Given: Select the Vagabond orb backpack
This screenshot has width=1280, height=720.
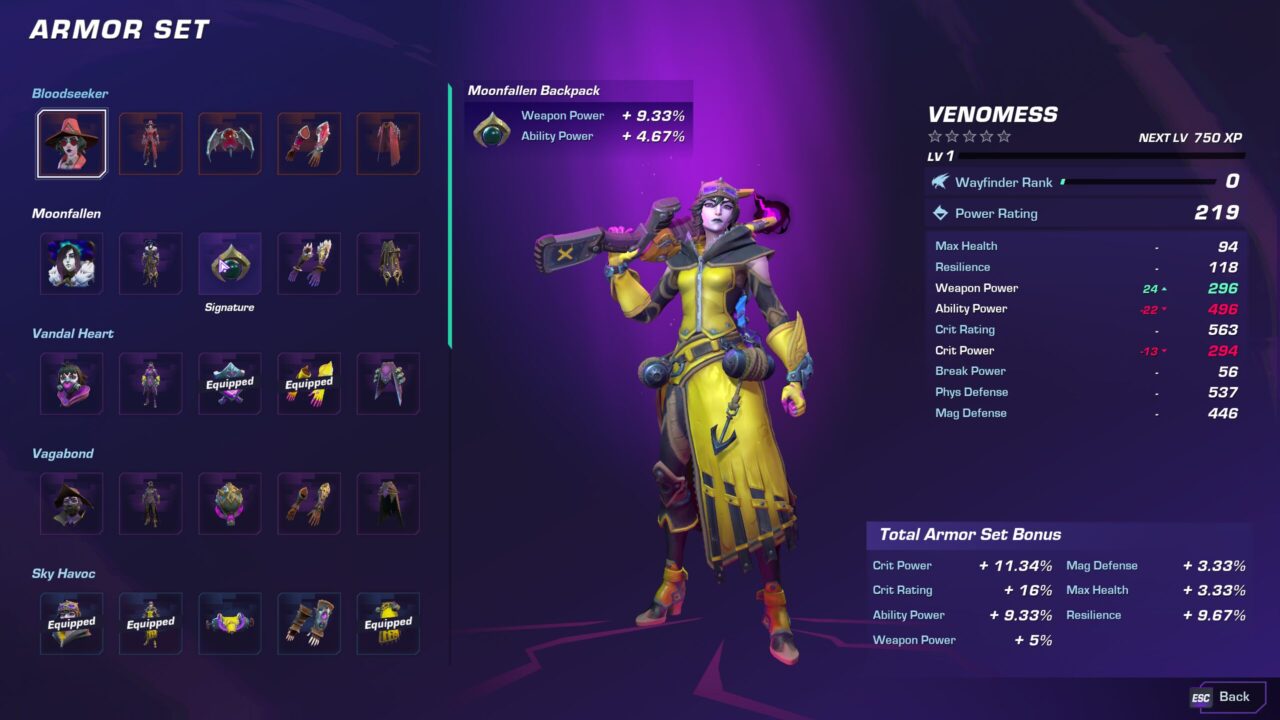Looking at the screenshot, I should coord(229,504).
